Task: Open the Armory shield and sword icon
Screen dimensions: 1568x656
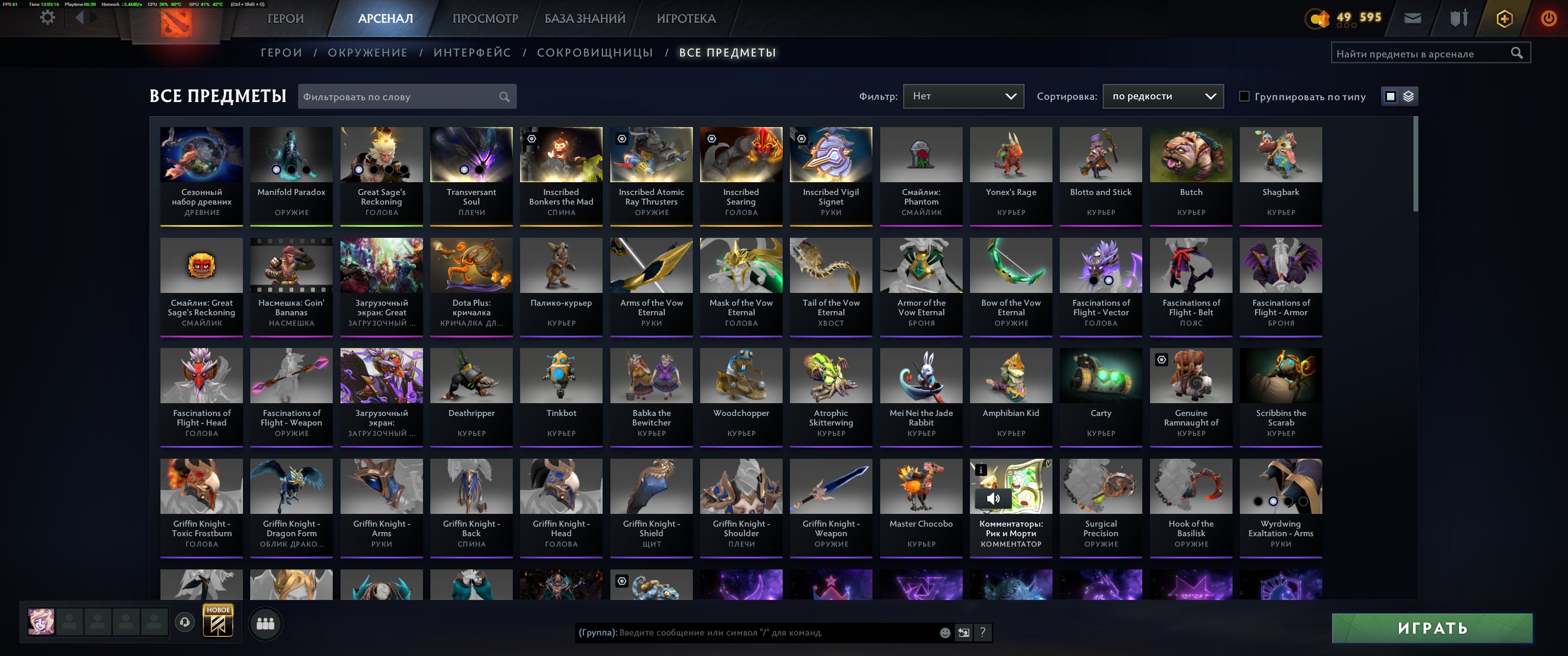Action: (1459, 18)
